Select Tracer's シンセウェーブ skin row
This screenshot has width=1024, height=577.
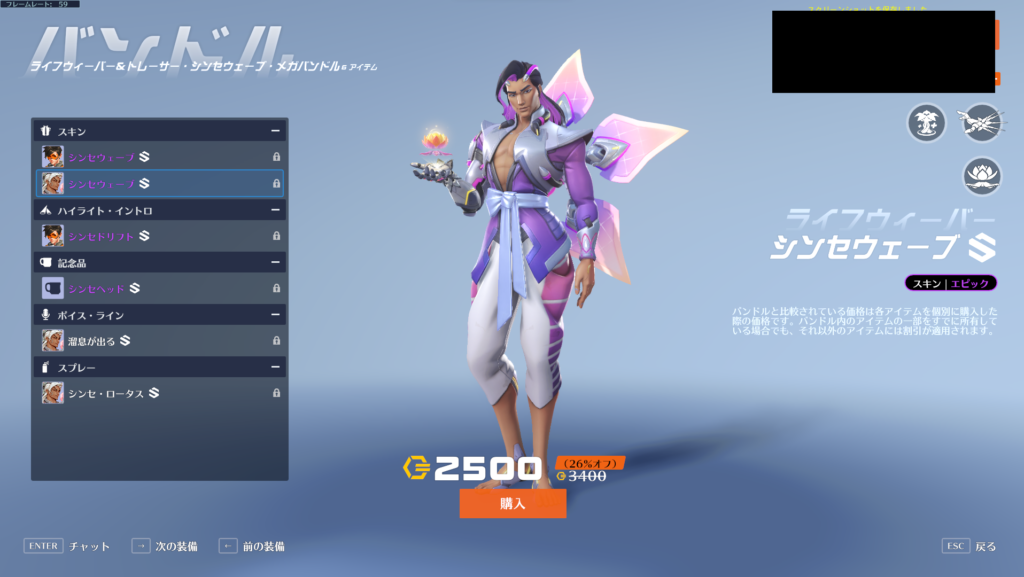(x=160, y=157)
